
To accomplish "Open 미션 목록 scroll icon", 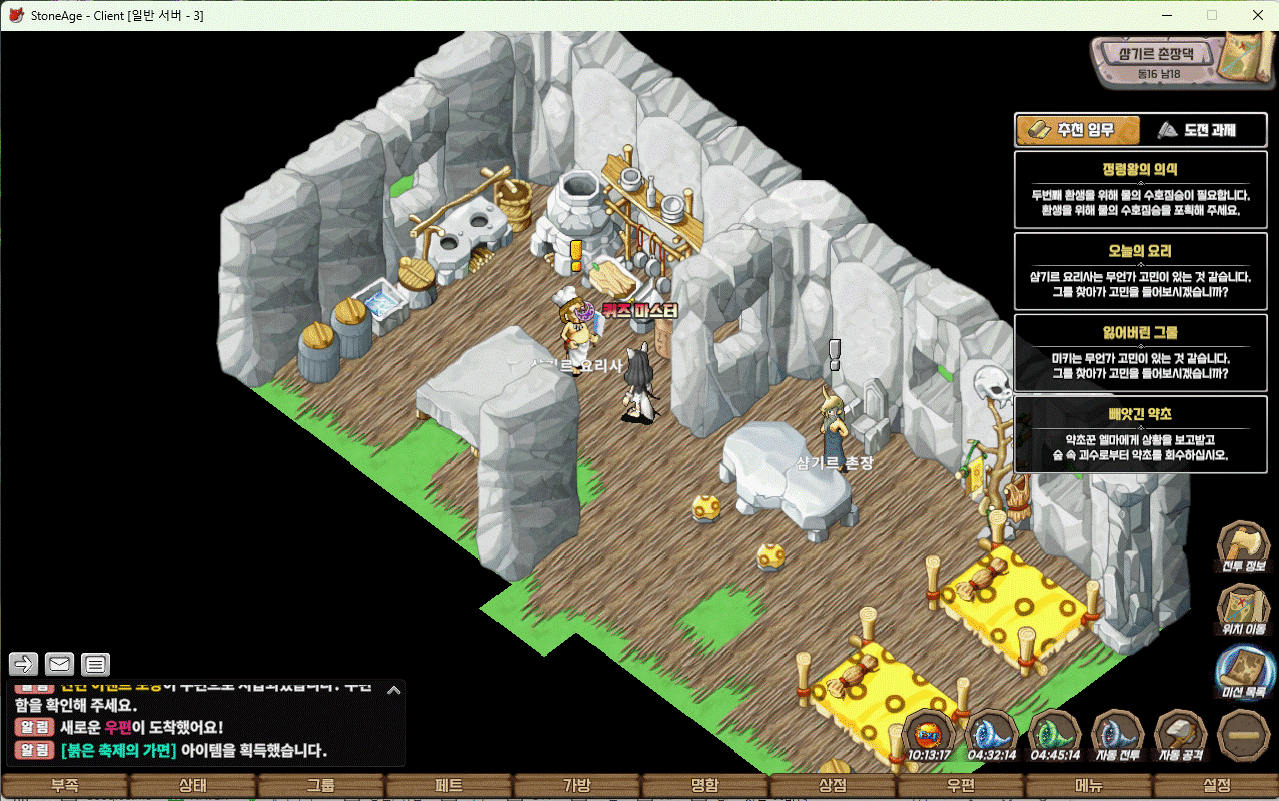I will 1243,670.
